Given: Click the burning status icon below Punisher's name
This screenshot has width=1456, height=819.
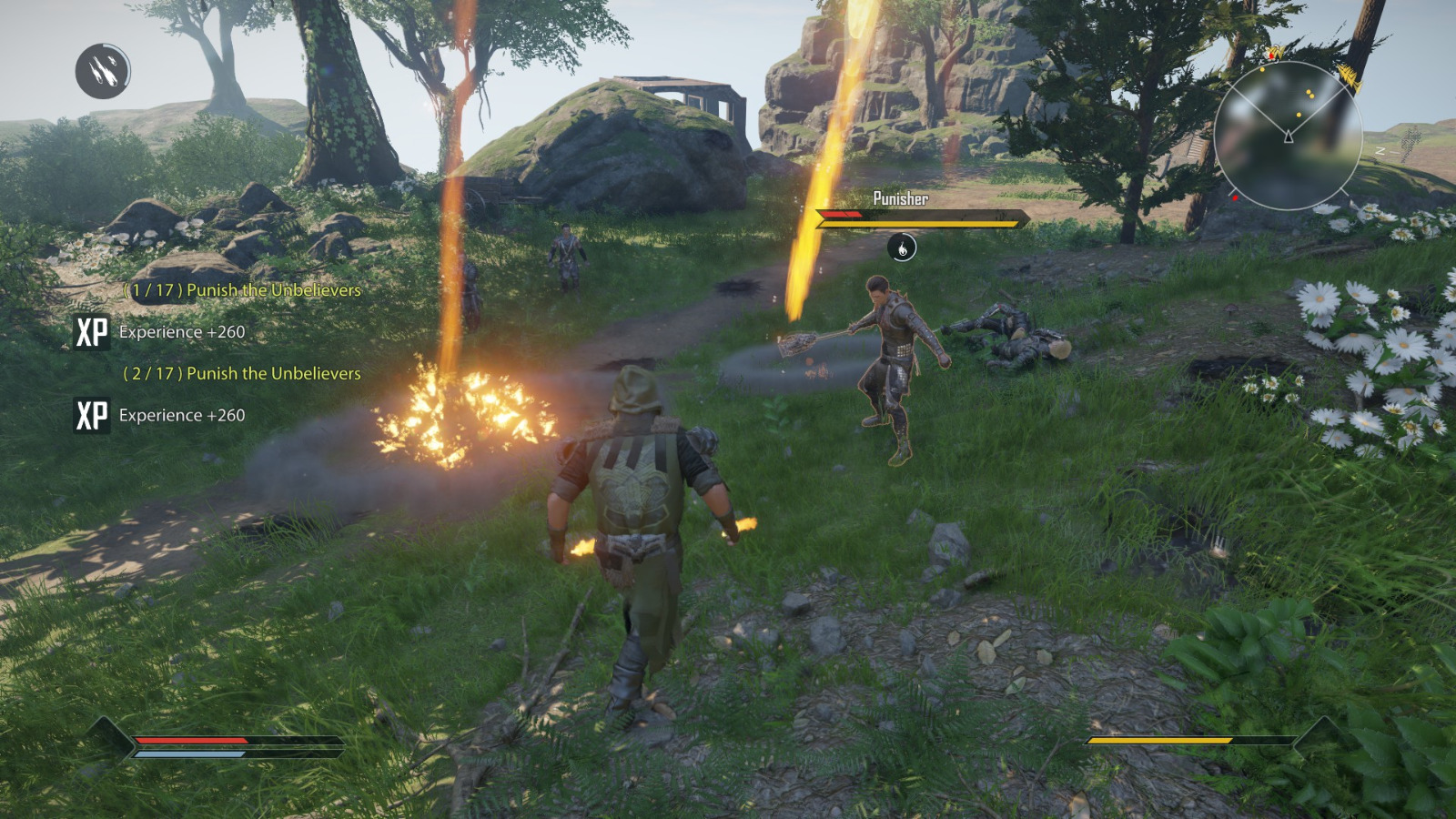Looking at the screenshot, I should (901, 247).
